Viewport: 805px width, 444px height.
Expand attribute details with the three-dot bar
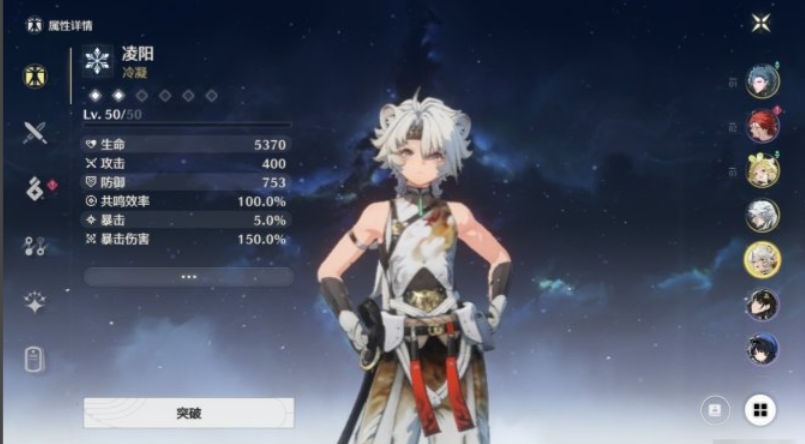[x=189, y=277]
